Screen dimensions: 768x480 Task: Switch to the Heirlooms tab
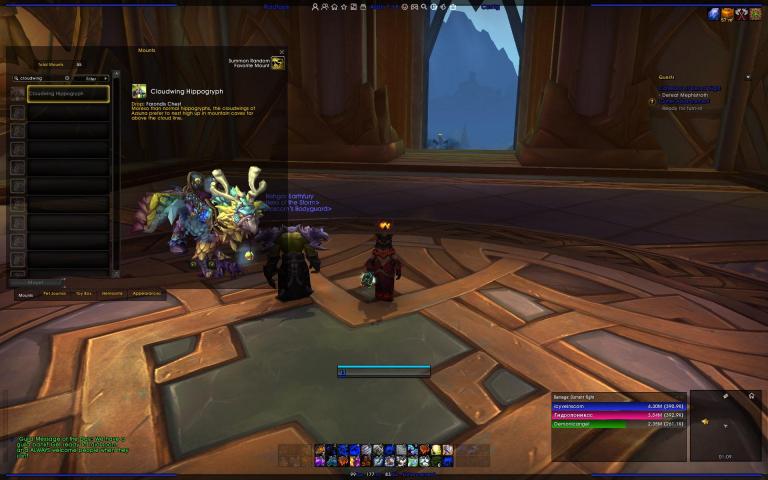112,294
